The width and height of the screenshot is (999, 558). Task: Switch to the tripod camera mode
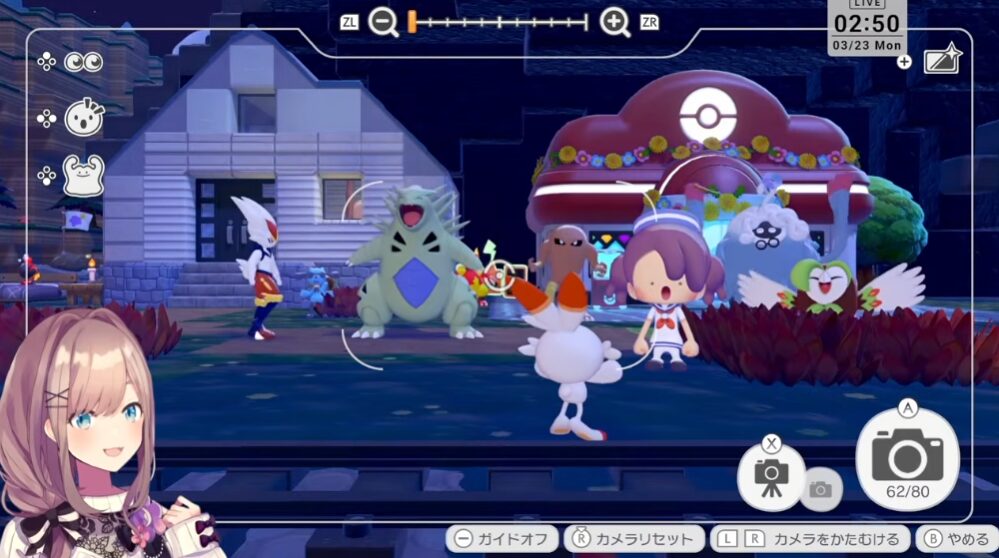[771, 475]
